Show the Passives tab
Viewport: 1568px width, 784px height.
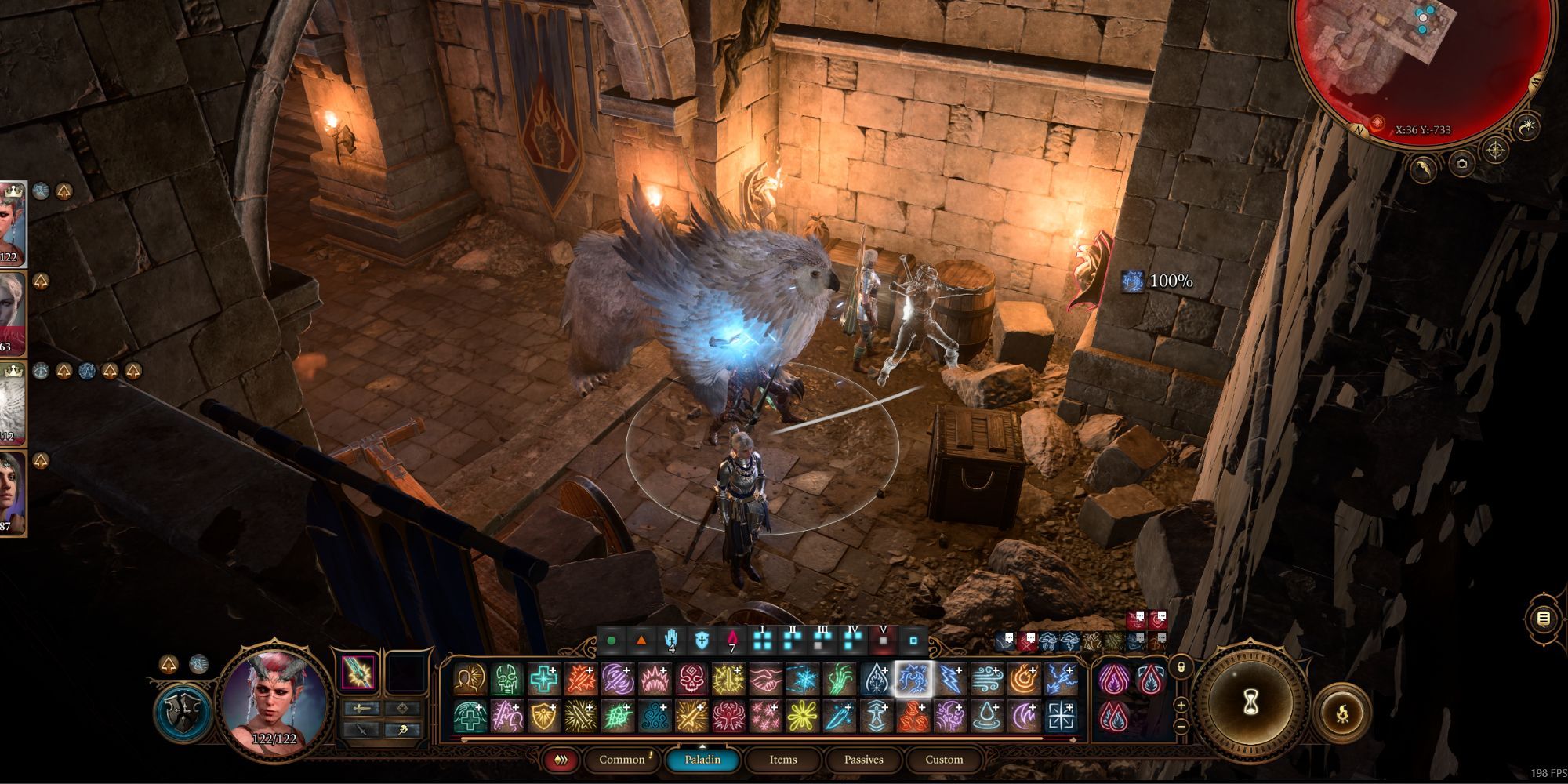863,759
